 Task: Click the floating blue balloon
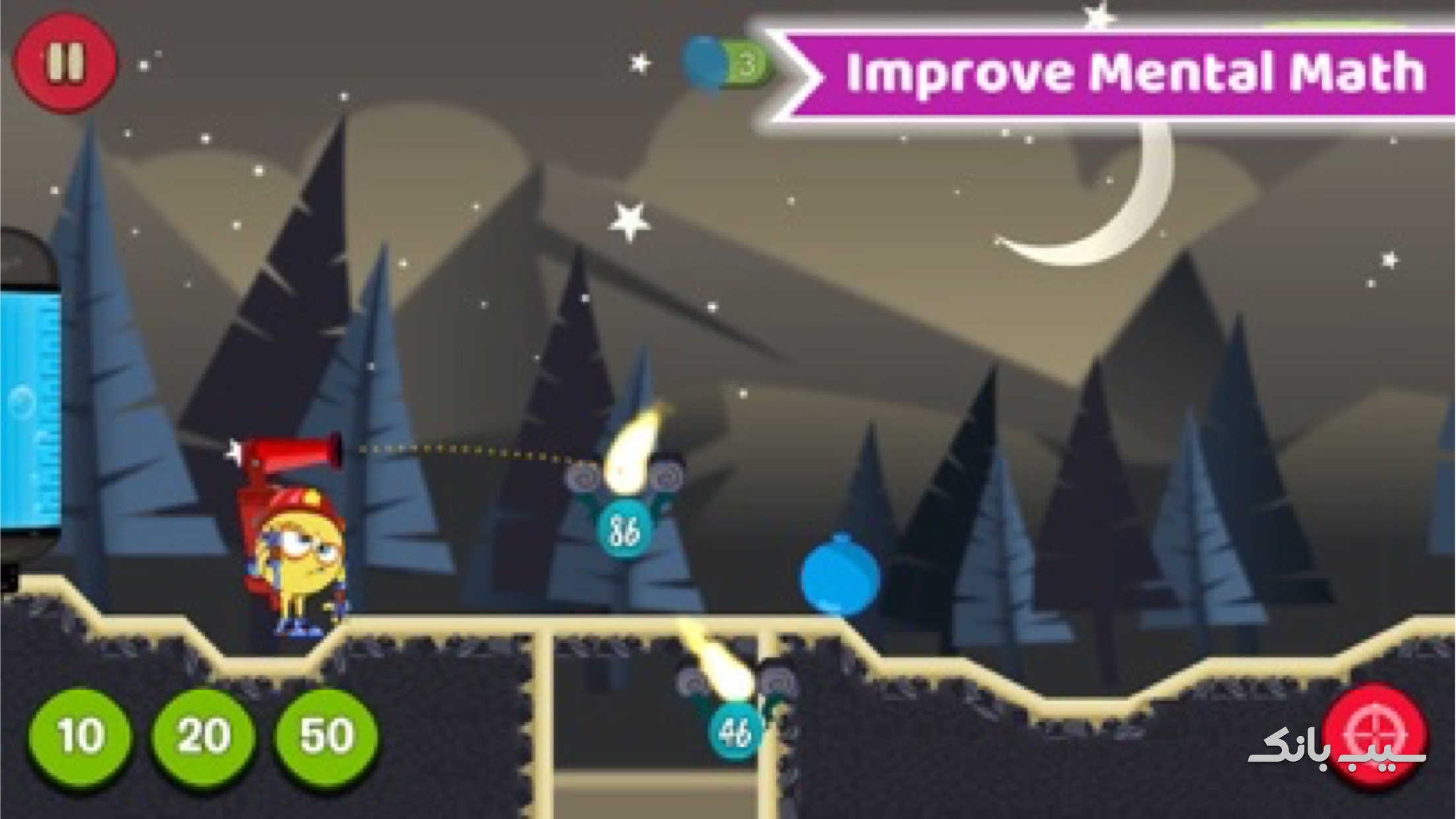coord(837,580)
